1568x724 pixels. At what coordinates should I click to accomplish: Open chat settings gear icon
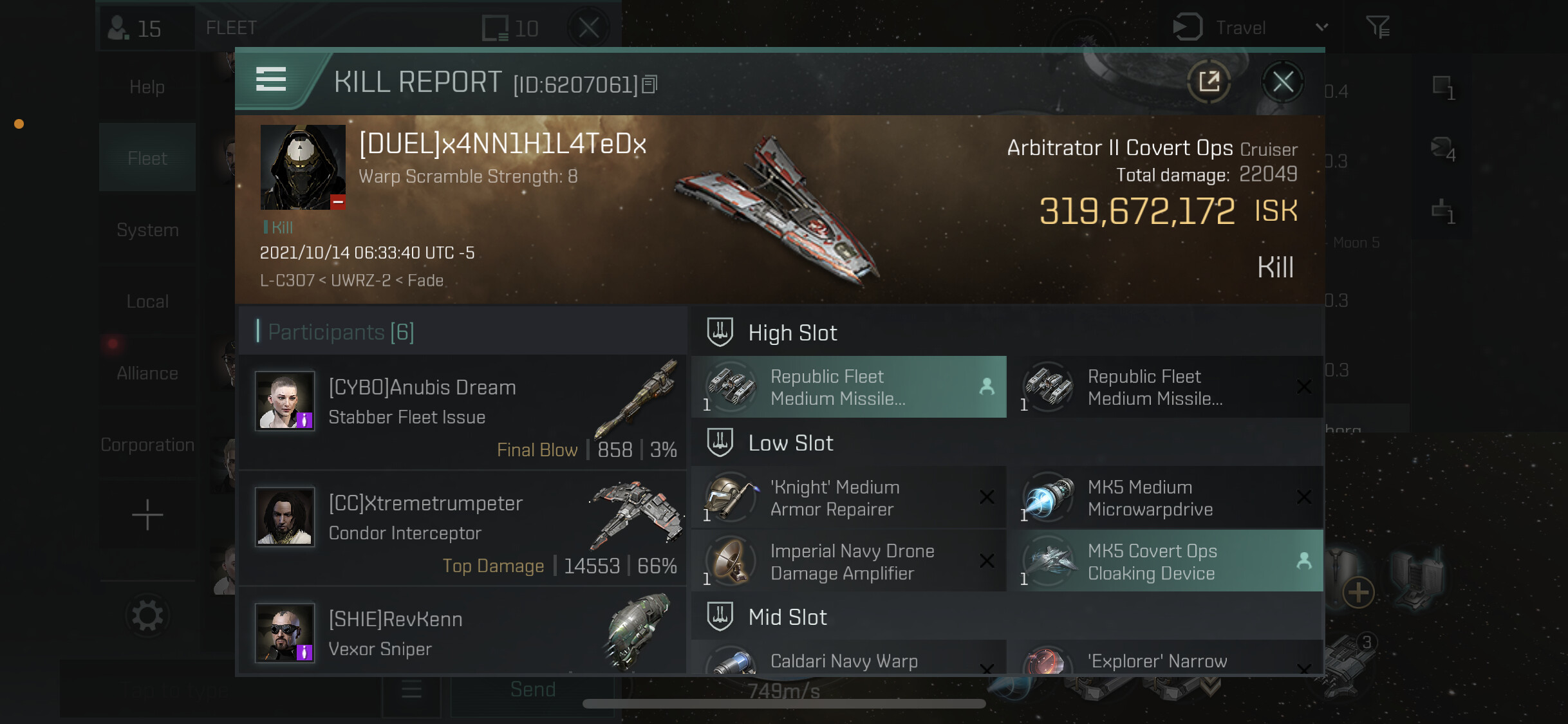coord(147,616)
